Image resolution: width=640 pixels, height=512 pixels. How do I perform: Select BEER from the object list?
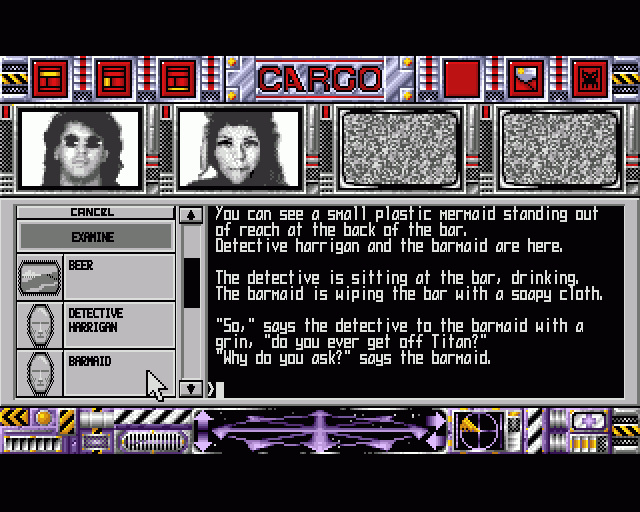pyautogui.click(x=95, y=276)
